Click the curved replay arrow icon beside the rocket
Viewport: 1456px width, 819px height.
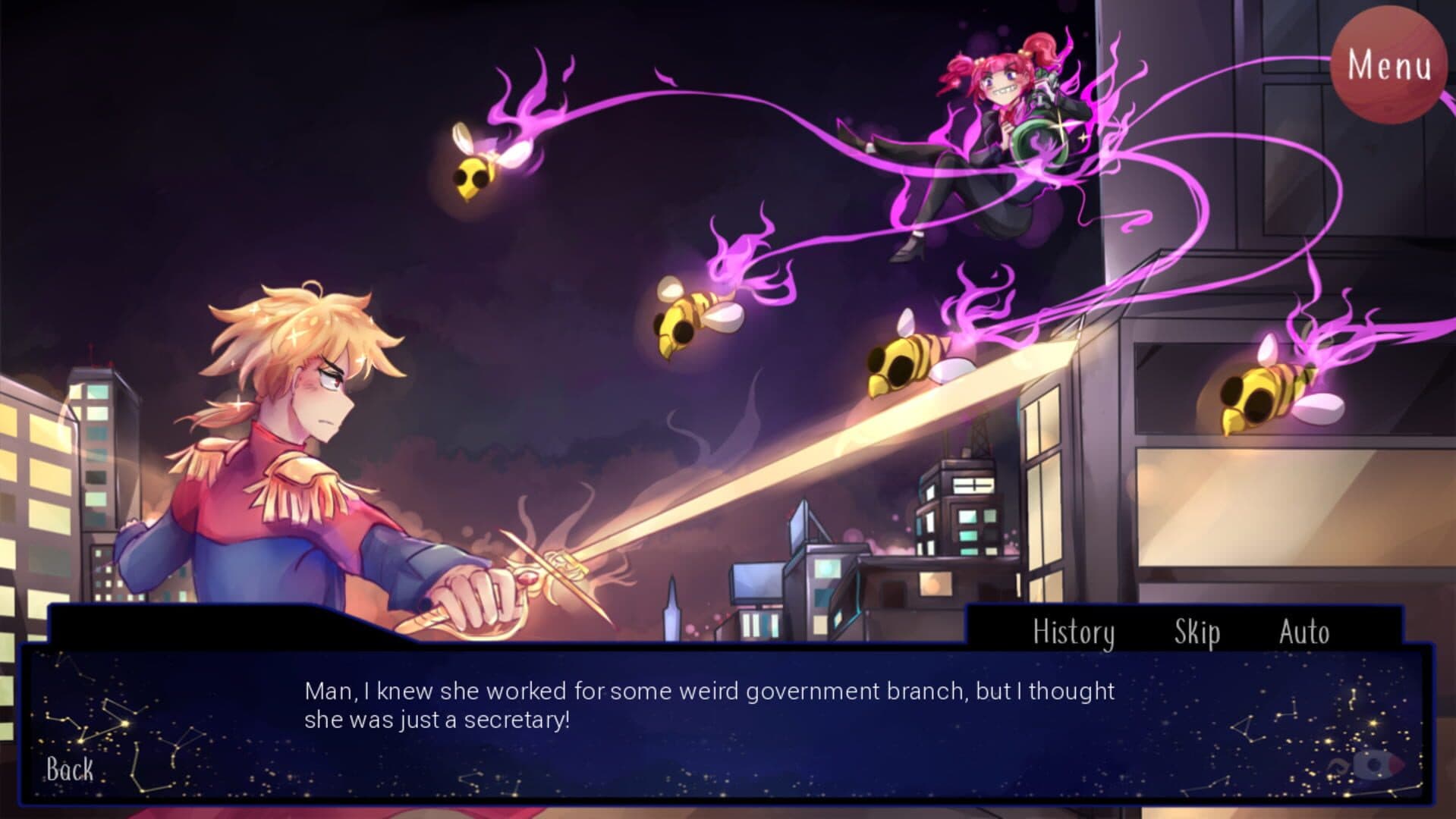tap(1338, 766)
